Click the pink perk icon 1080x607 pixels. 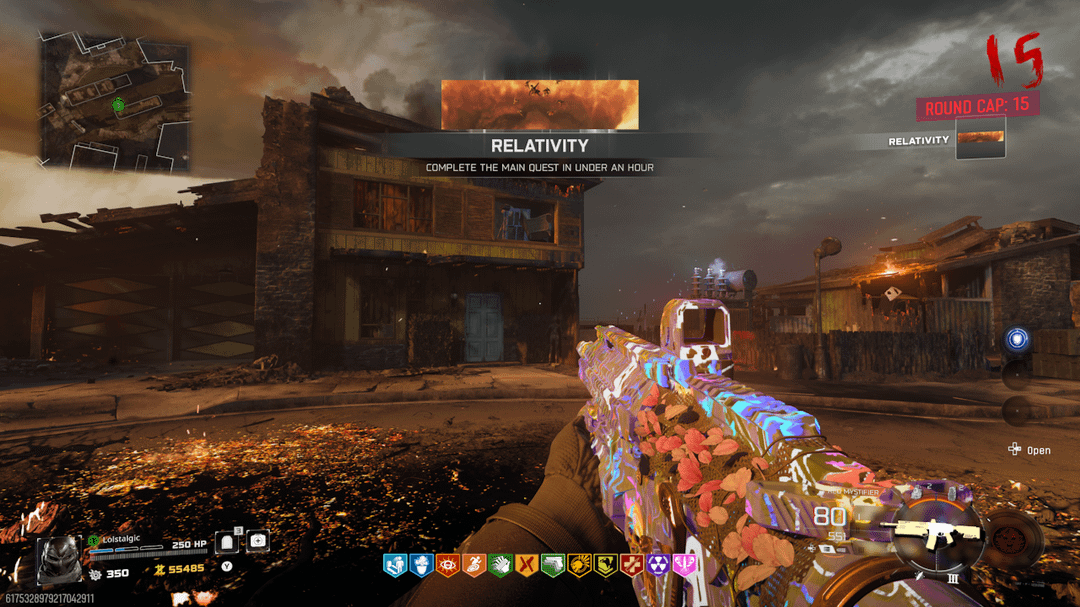(x=684, y=566)
